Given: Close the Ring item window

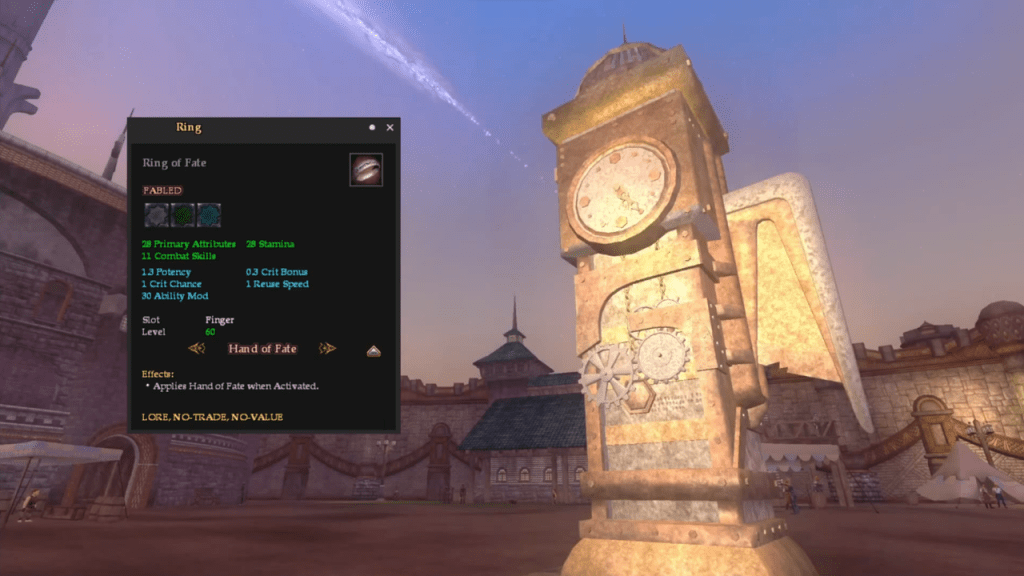Looking at the screenshot, I should (390, 127).
